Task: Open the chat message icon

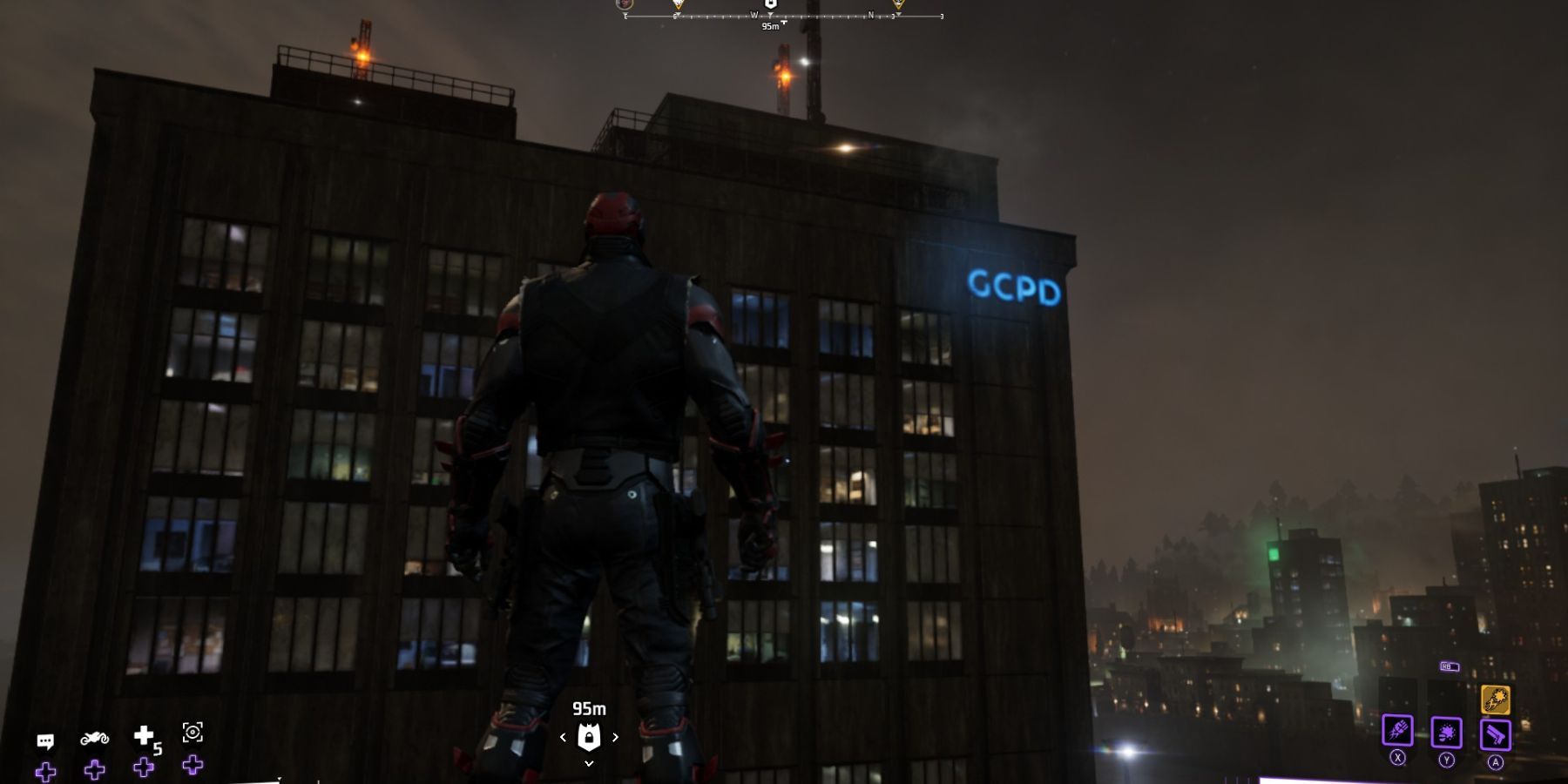Action: tap(46, 741)
